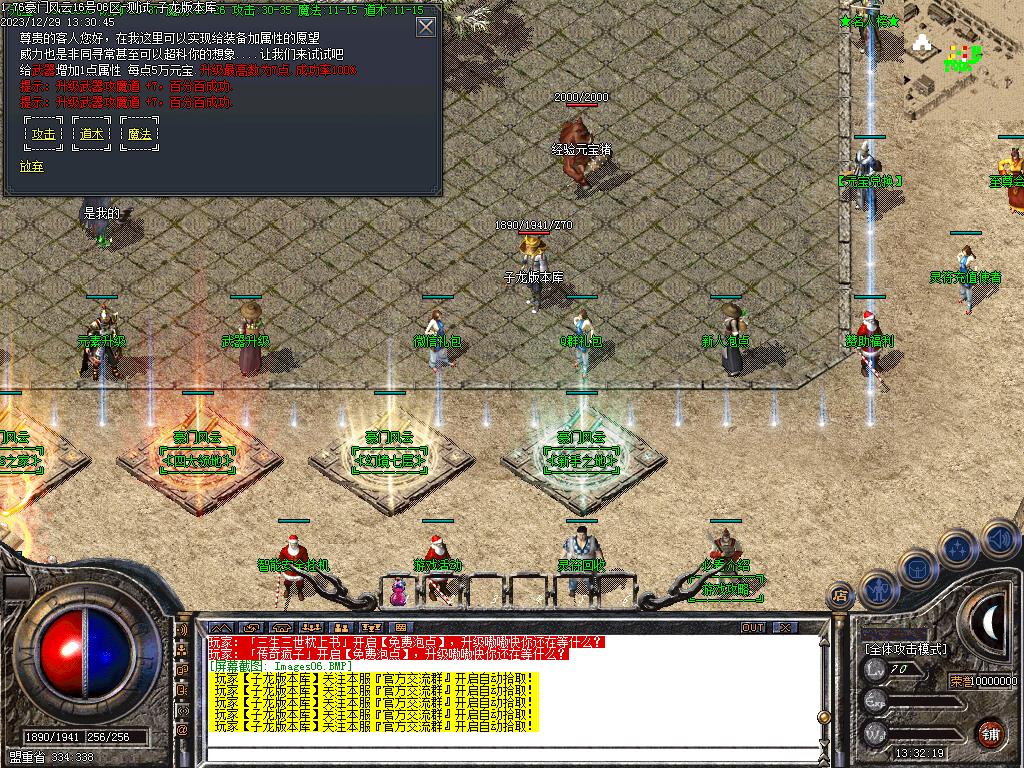Screen dimensions: 1024x768
Task: Choose the 攻击 attack upgrade option
Action: coord(44,134)
